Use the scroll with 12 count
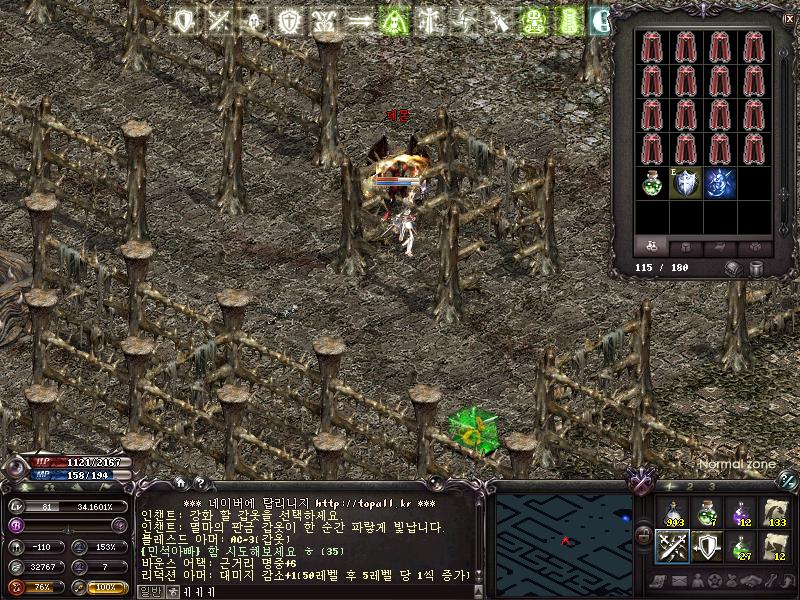The width and height of the screenshot is (800, 600). pyautogui.click(x=775, y=546)
